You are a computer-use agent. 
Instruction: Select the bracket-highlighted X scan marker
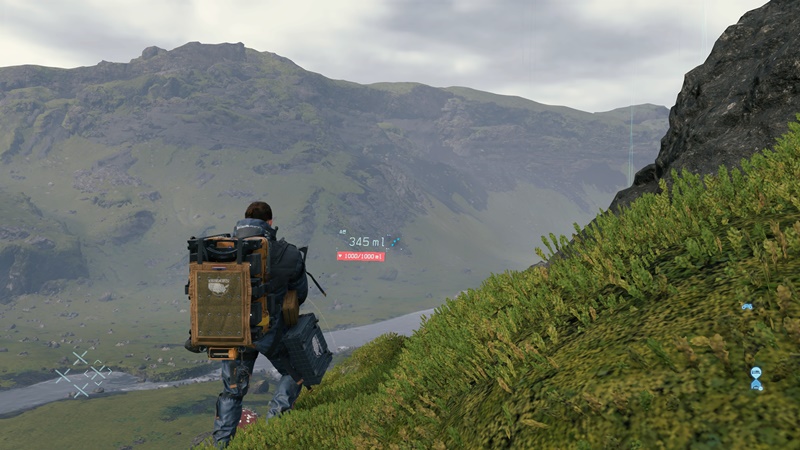[98, 374]
